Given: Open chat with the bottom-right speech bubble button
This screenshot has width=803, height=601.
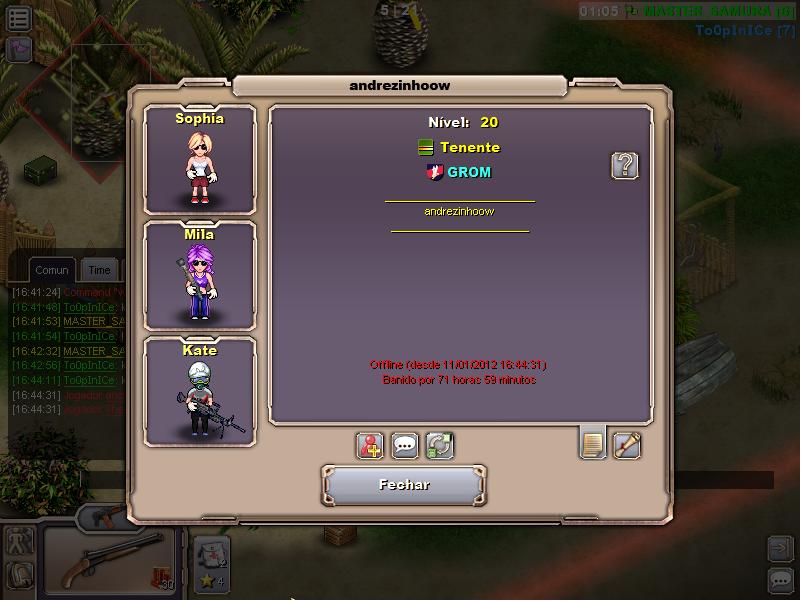Looking at the screenshot, I should click(780, 580).
